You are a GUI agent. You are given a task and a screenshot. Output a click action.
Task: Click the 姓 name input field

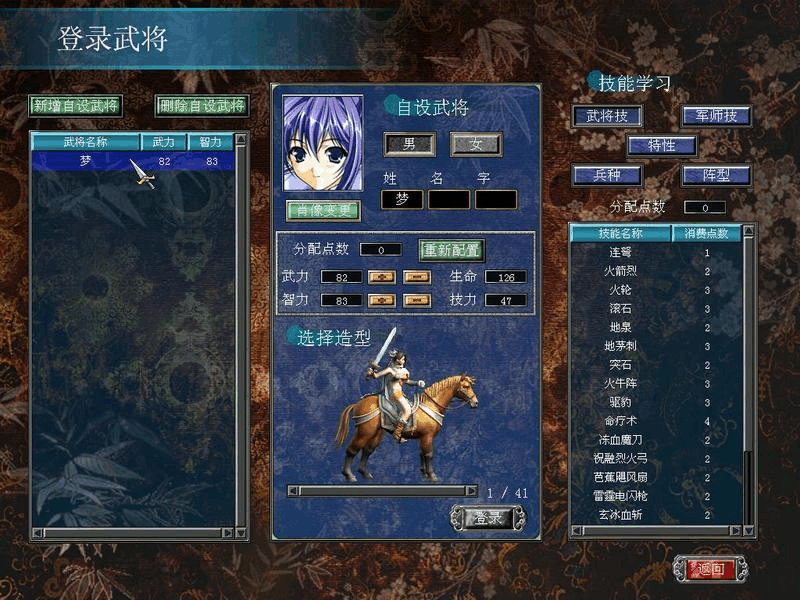pyautogui.click(x=402, y=199)
